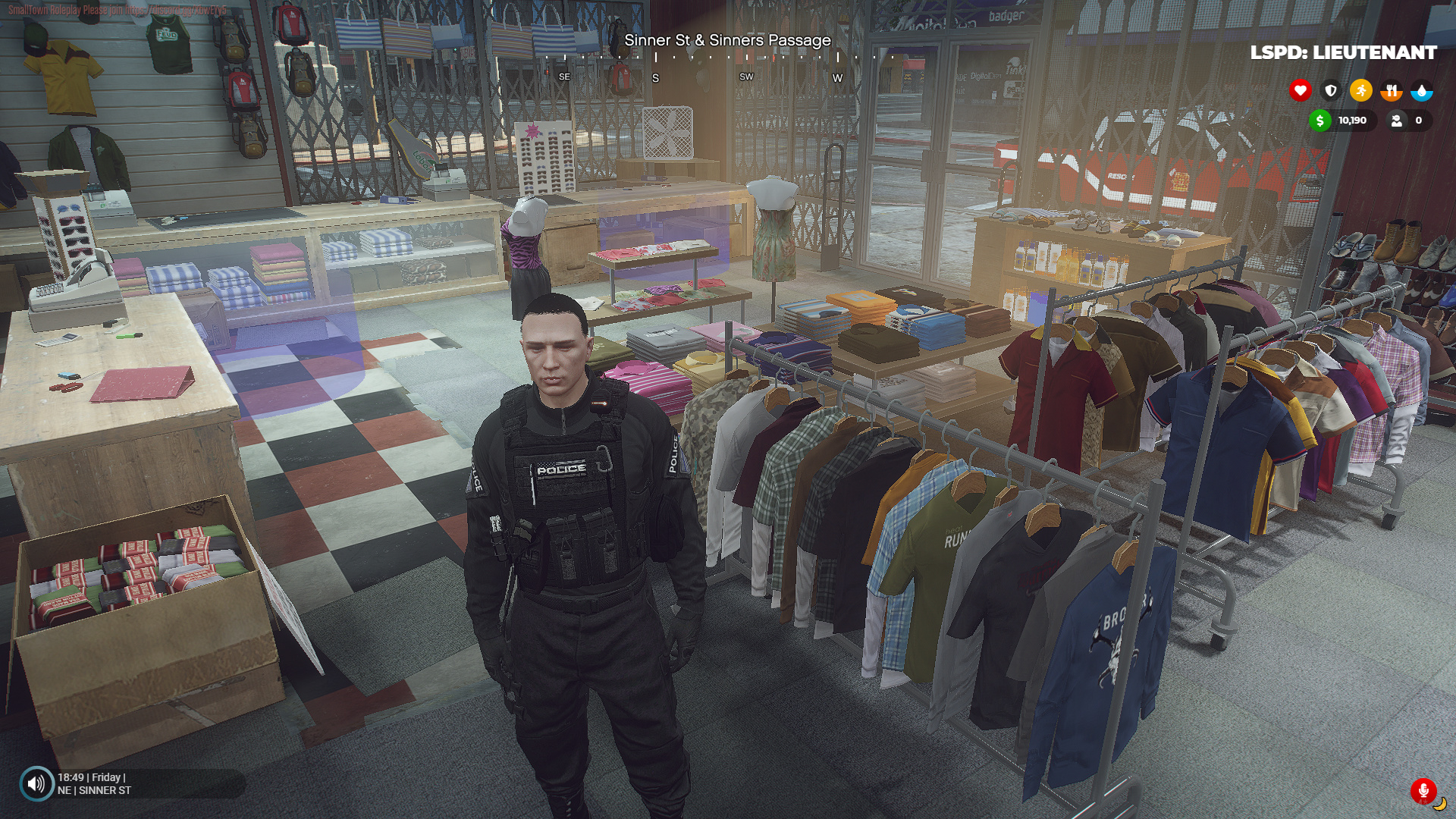This screenshot has height=819, width=1456.
Task: Click the red heart health icon
Action: [x=1300, y=91]
